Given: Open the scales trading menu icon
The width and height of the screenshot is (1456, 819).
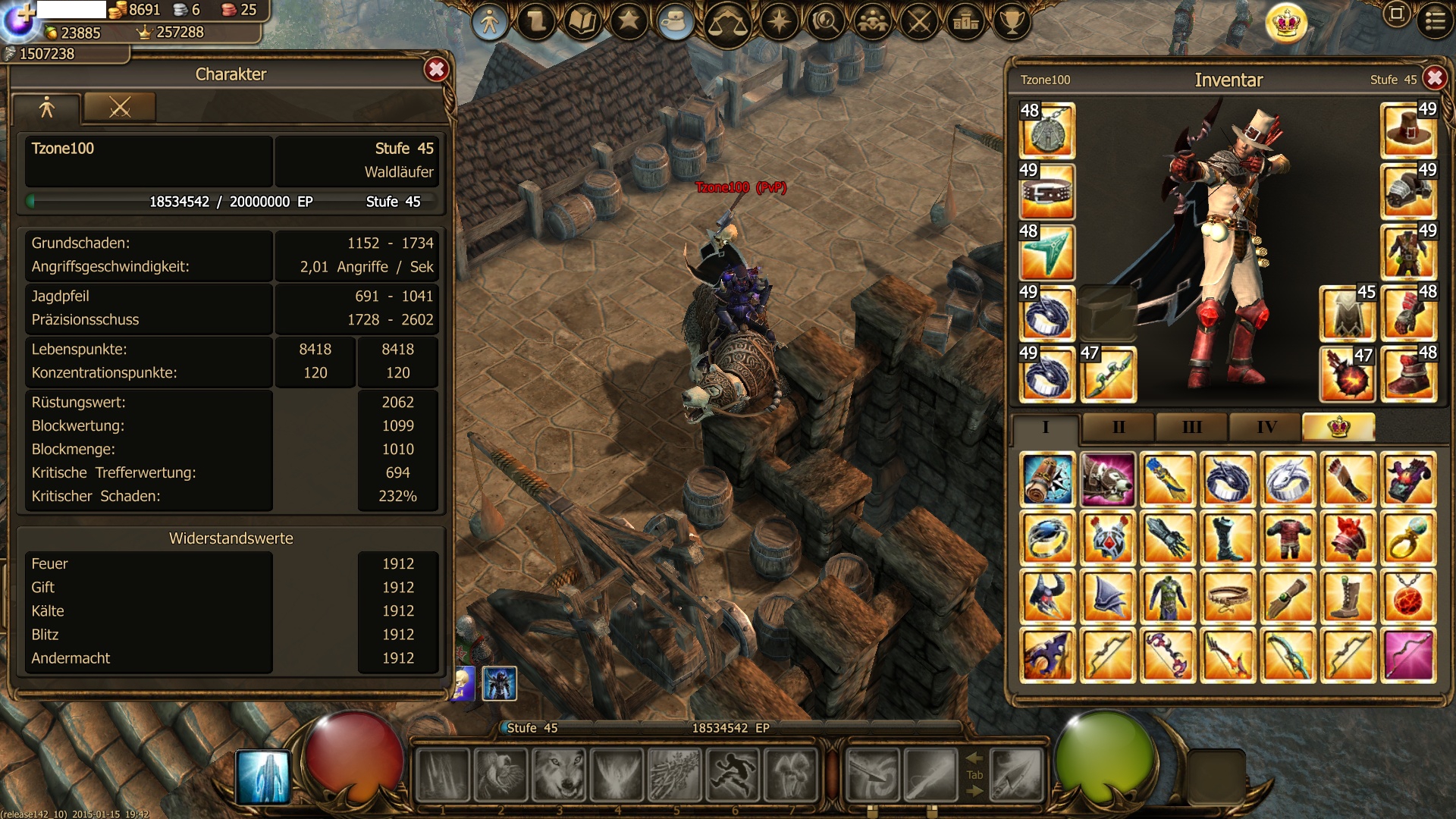Looking at the screenshot, I should (x=727, y=23).
